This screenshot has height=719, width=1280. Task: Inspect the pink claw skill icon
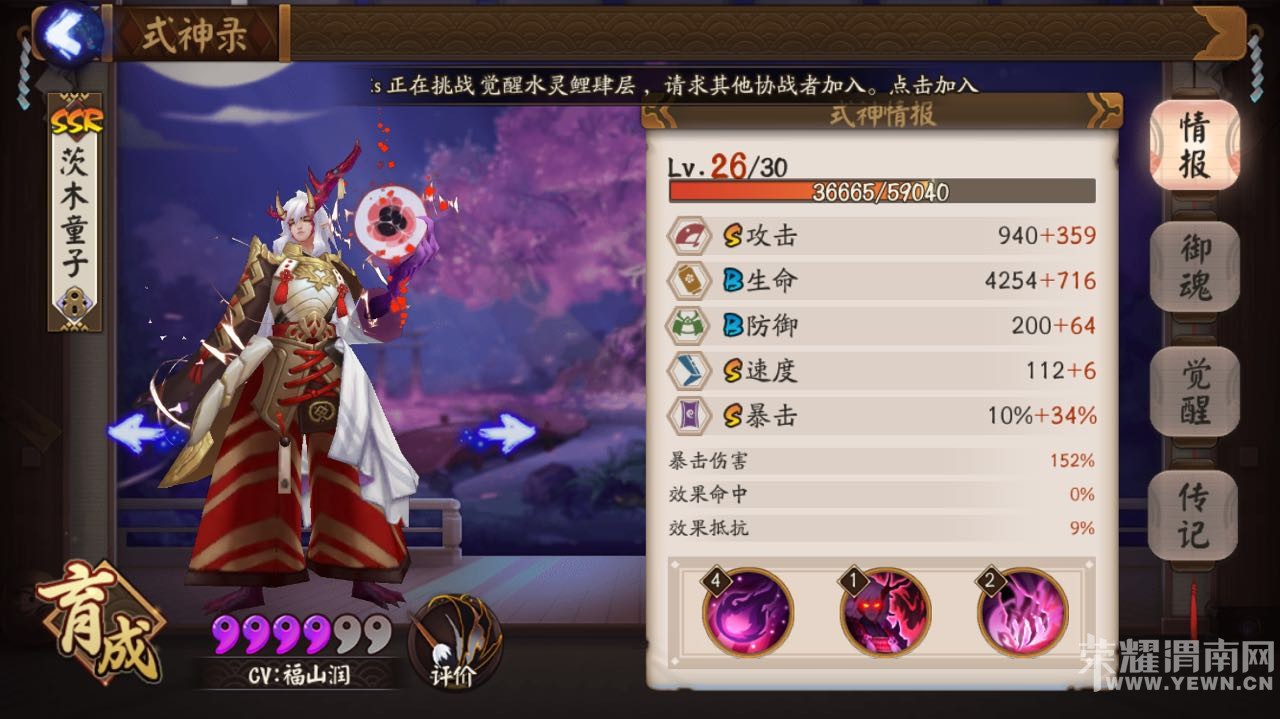tap(1022, 612)
